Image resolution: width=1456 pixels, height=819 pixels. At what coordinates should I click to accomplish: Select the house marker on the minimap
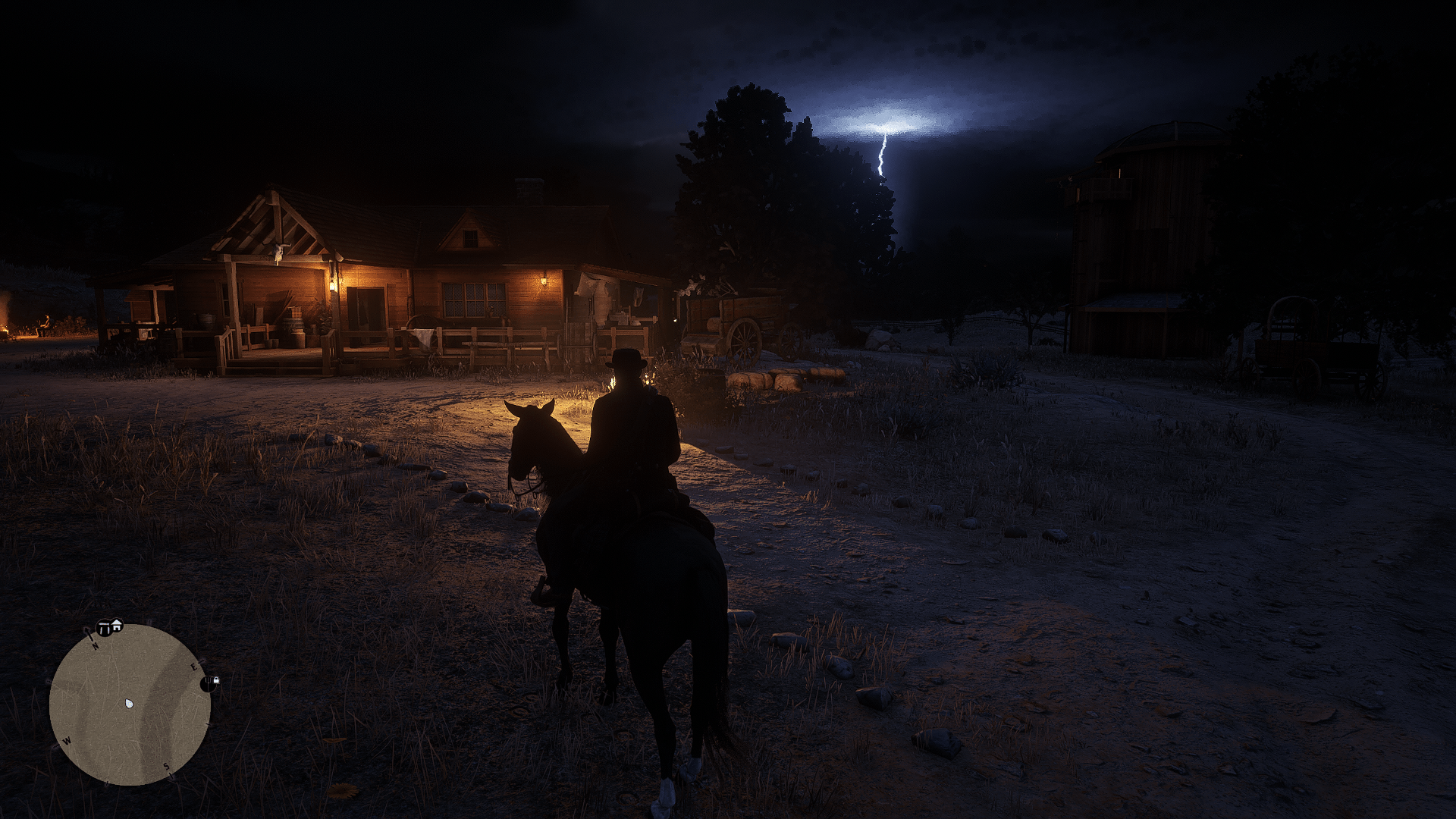[117, 626]
